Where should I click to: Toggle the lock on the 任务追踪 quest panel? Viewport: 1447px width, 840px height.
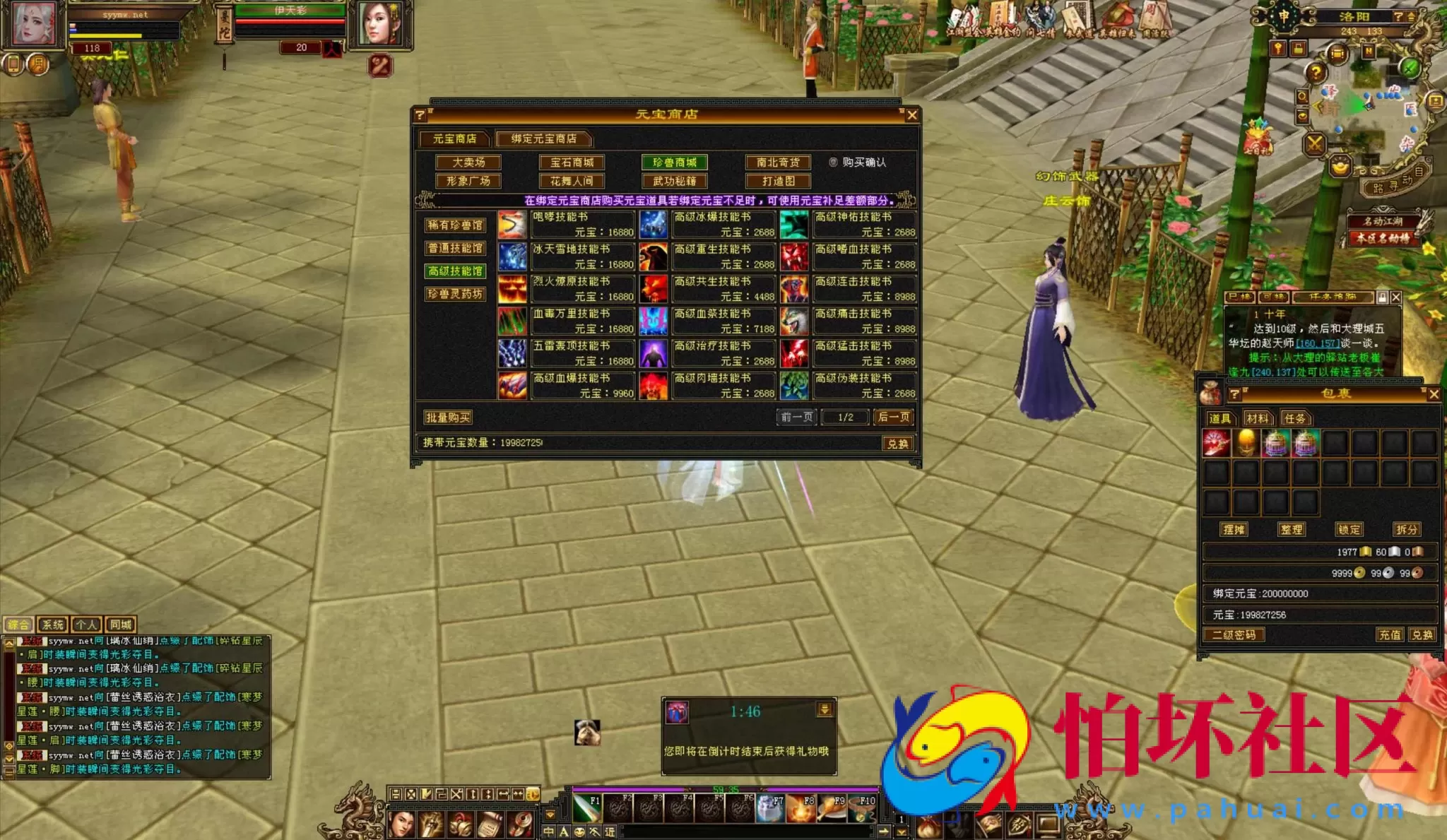pos(1383,298)
